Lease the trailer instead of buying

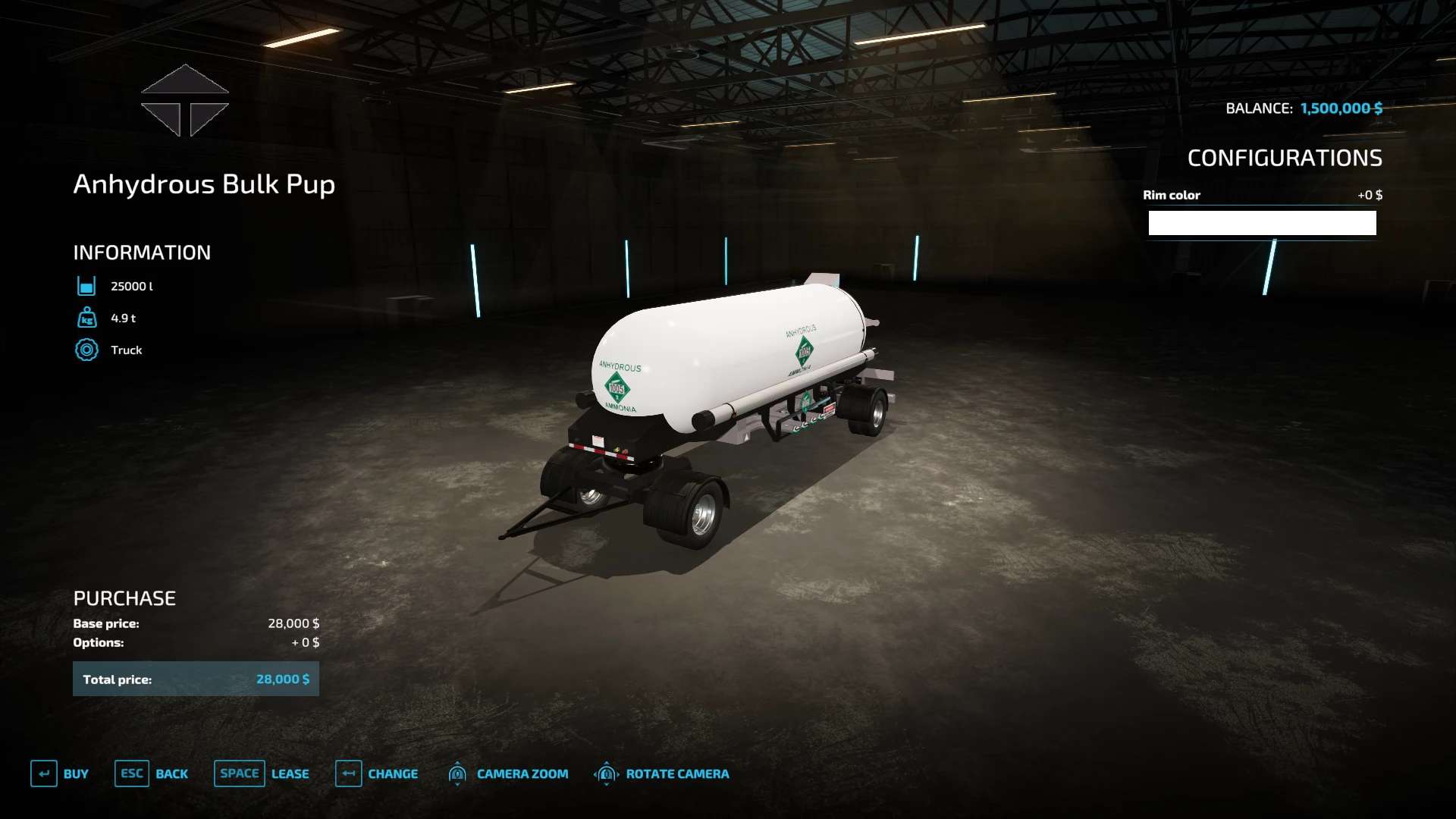(x=262, y=773)
